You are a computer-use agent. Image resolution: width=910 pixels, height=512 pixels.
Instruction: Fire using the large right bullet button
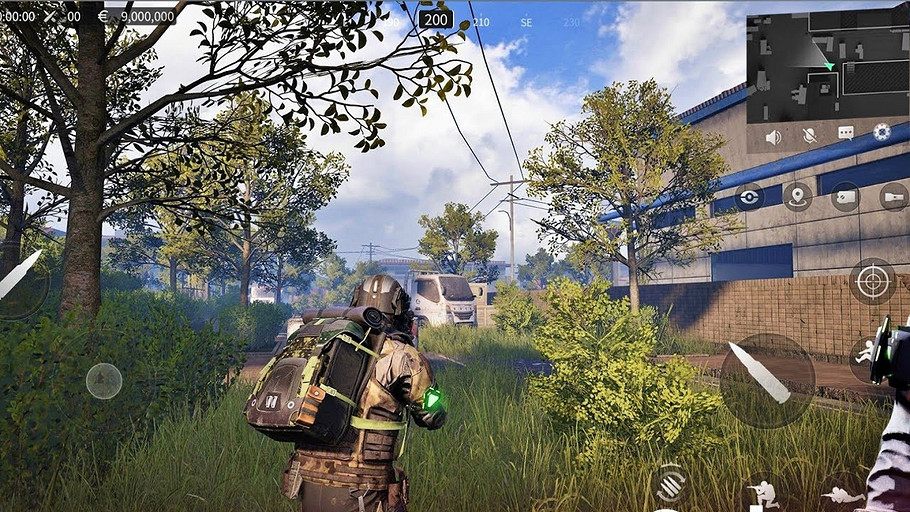pos(767,379)
